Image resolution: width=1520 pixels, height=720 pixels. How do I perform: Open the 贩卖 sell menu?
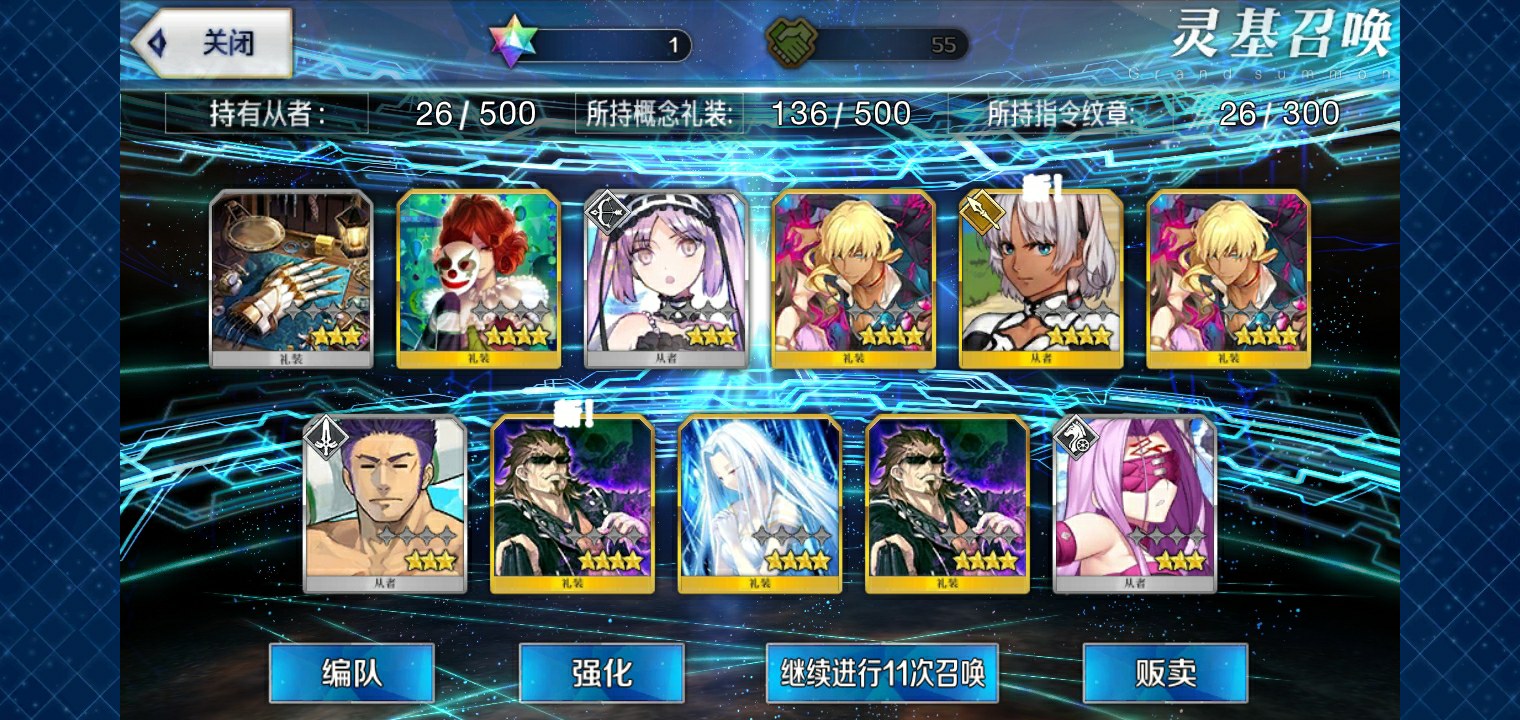coord(1165,672)
